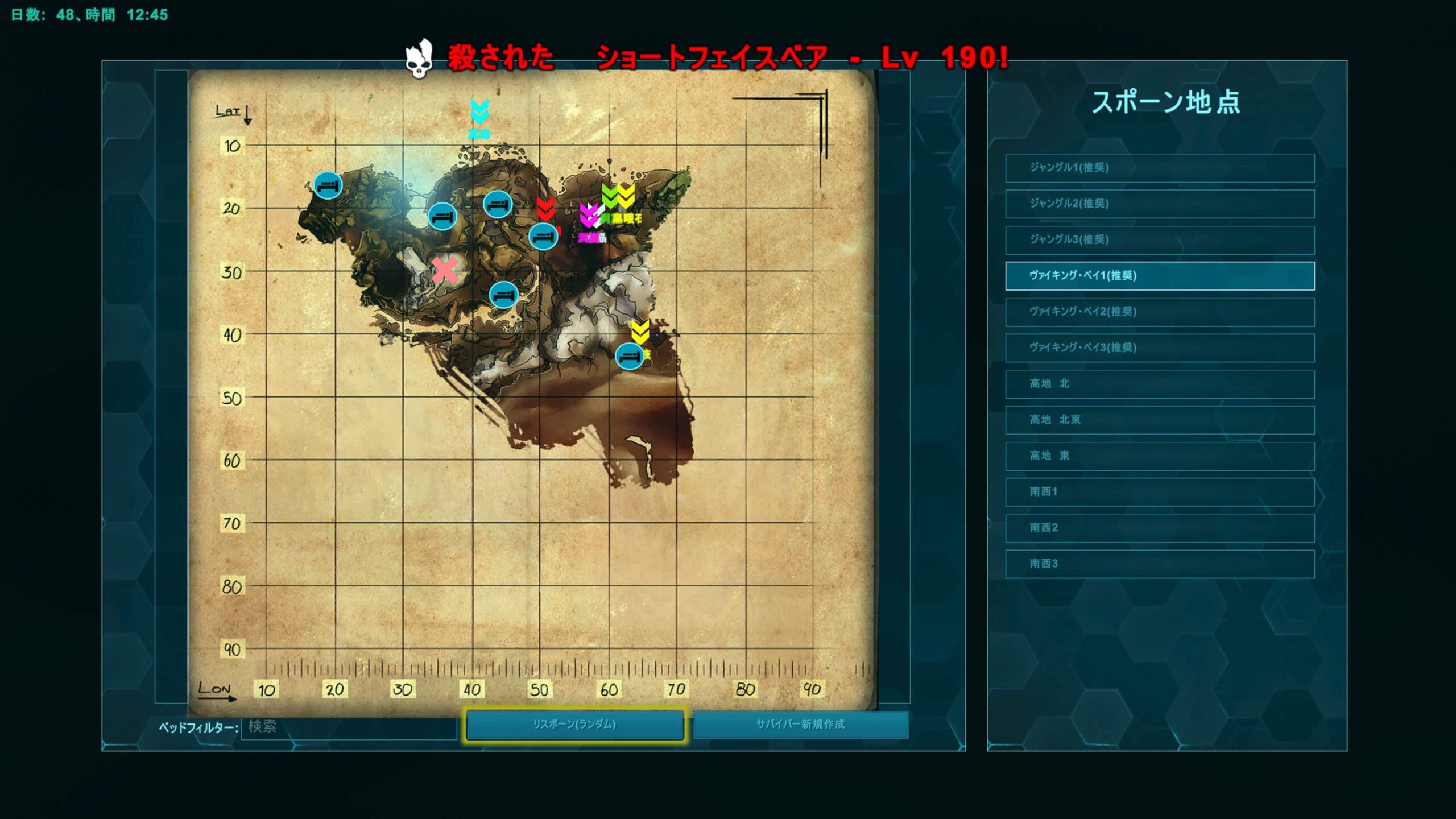Select the highlighted ヴァイキング・ベイ1(推奨) spawn
Image resolution: width=1456 pixels, height=819 pixels.
point(1159,276)
